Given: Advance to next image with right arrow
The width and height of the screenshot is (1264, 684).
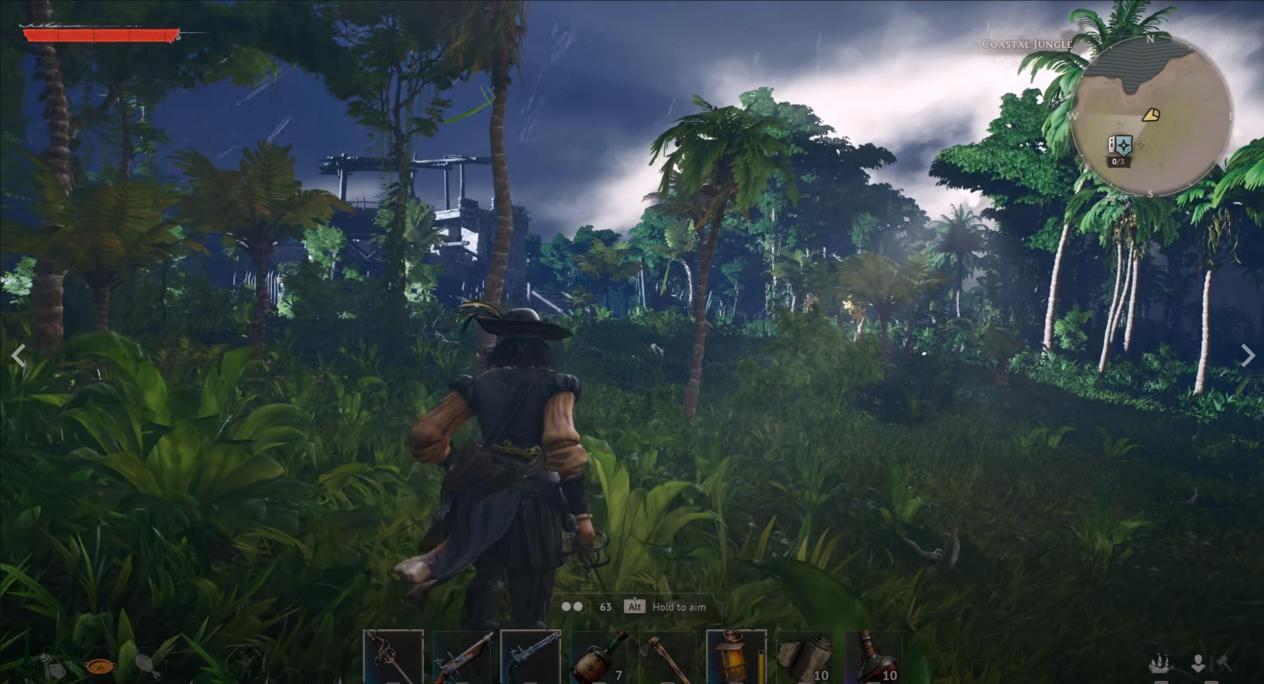Looking at the screenshot, I should pyautogui.click(x=1247, y=355).
